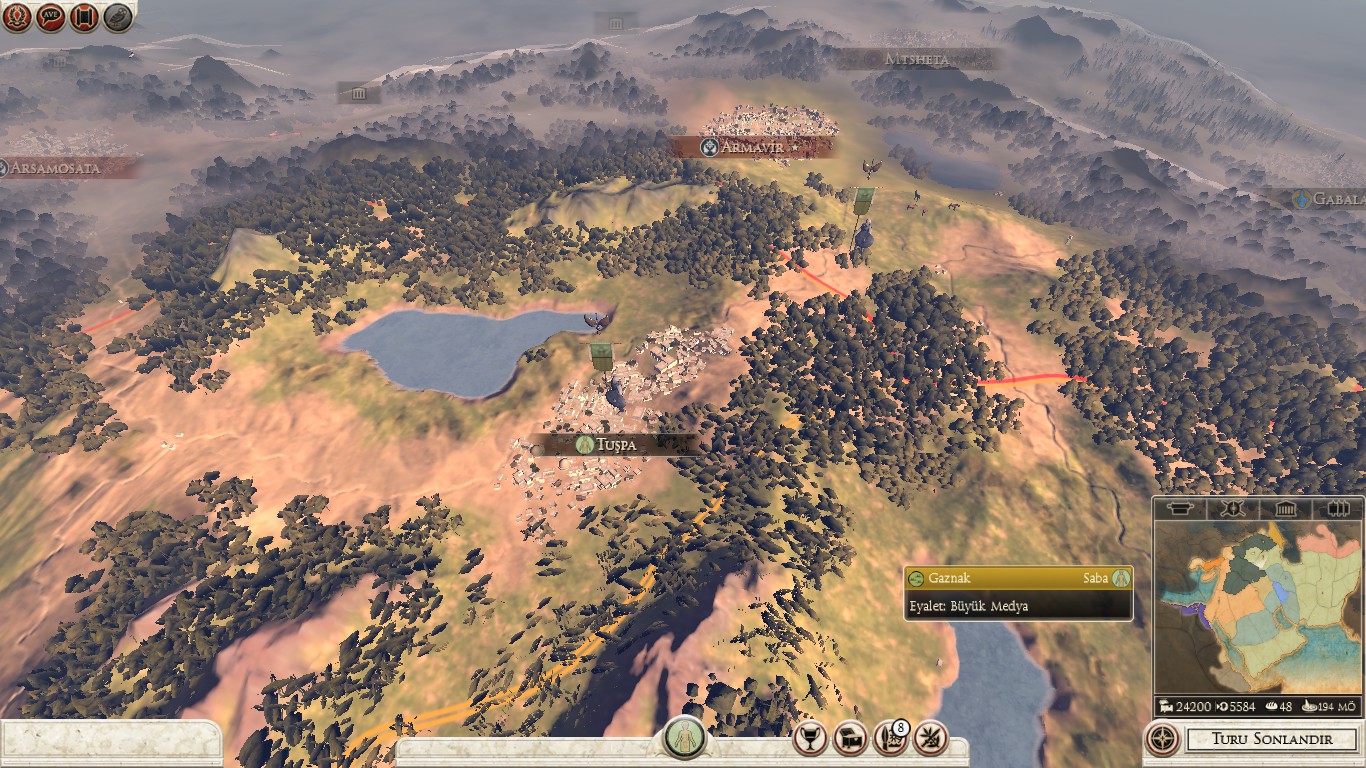
Task: Switch to the temple building minimap tab
Action: point(1285,509)
